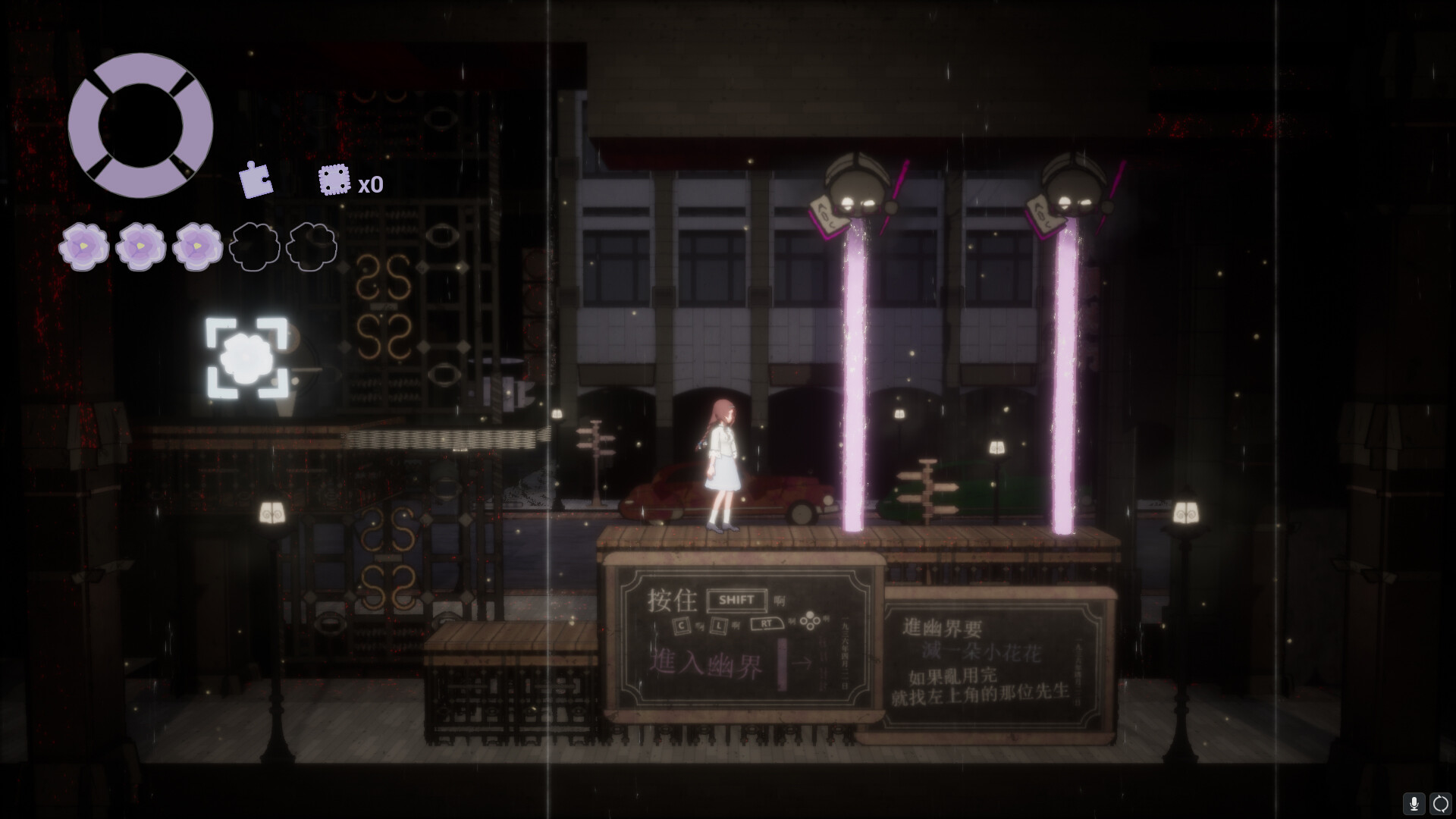1456x819 pixels.
Task: Click the x0 counter label
Action: tap(371, 184)
